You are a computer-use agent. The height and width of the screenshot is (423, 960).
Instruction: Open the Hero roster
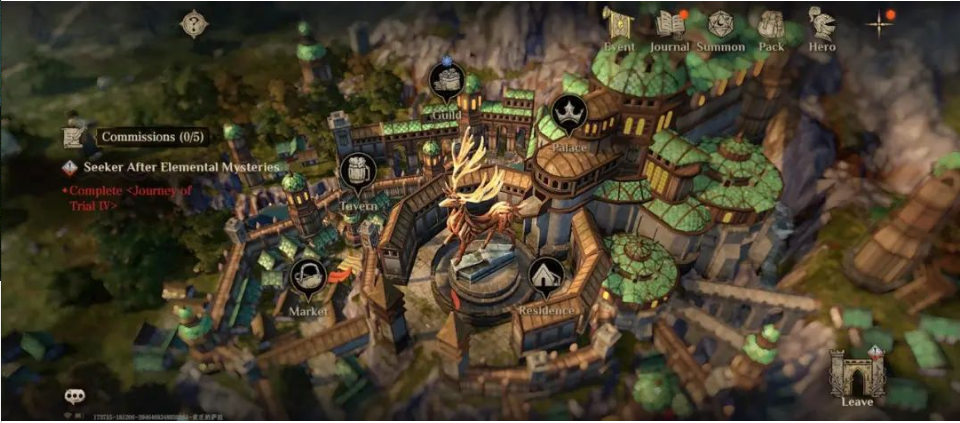822,27
